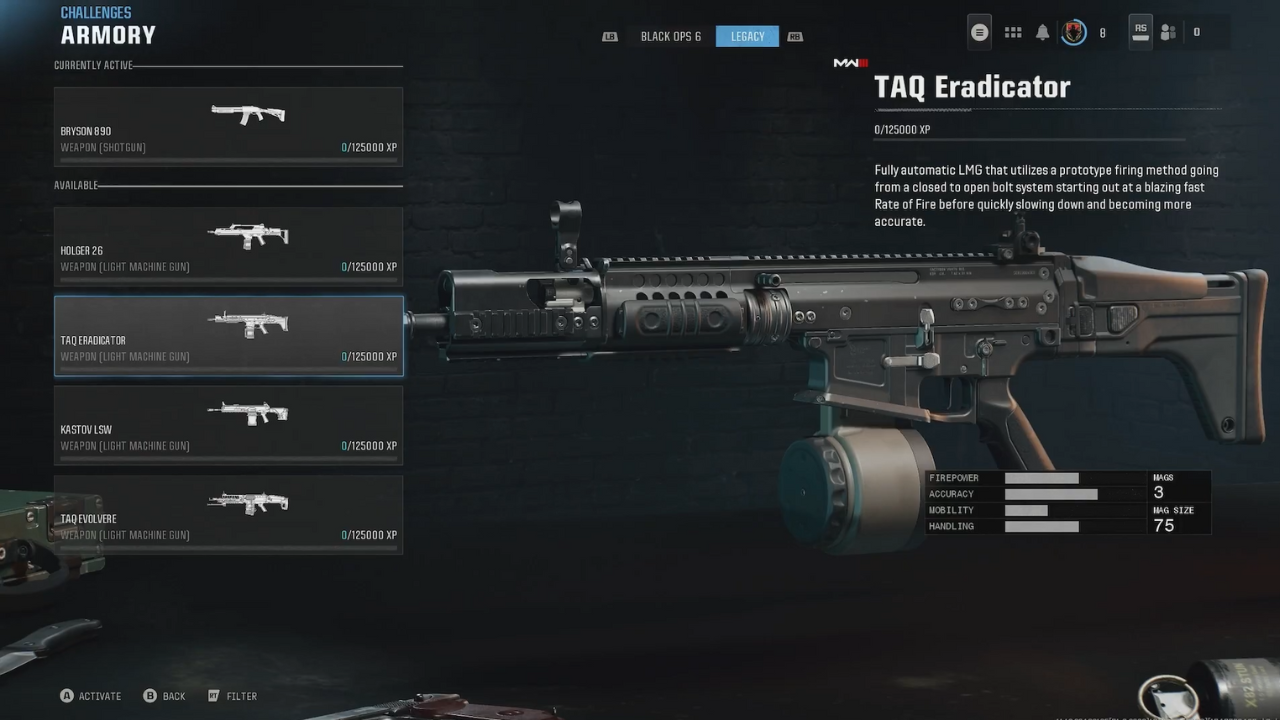This screenshot has height=720, width=1280.
Task: Switch to the Legacy tab
Action: (747, 37)
